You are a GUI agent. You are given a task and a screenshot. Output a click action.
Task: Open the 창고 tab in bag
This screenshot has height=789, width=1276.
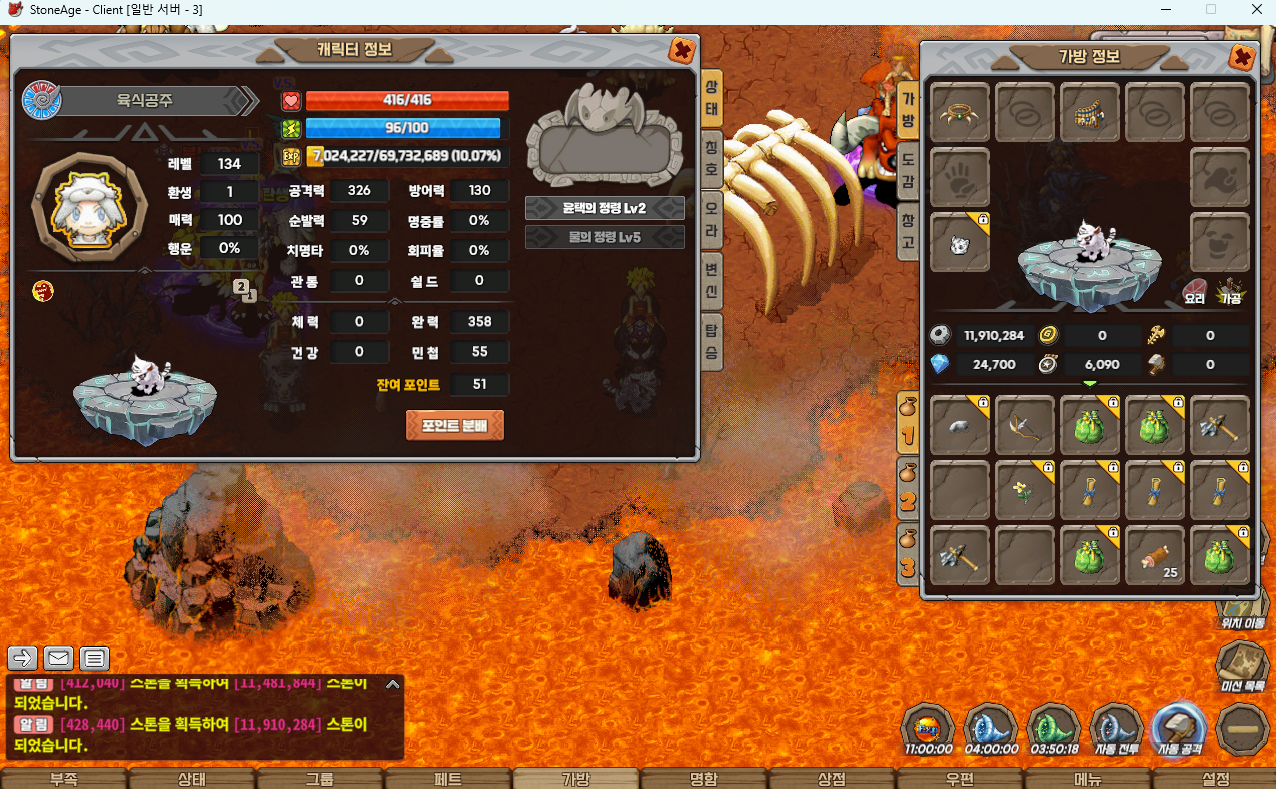click(x=908, y=231)
